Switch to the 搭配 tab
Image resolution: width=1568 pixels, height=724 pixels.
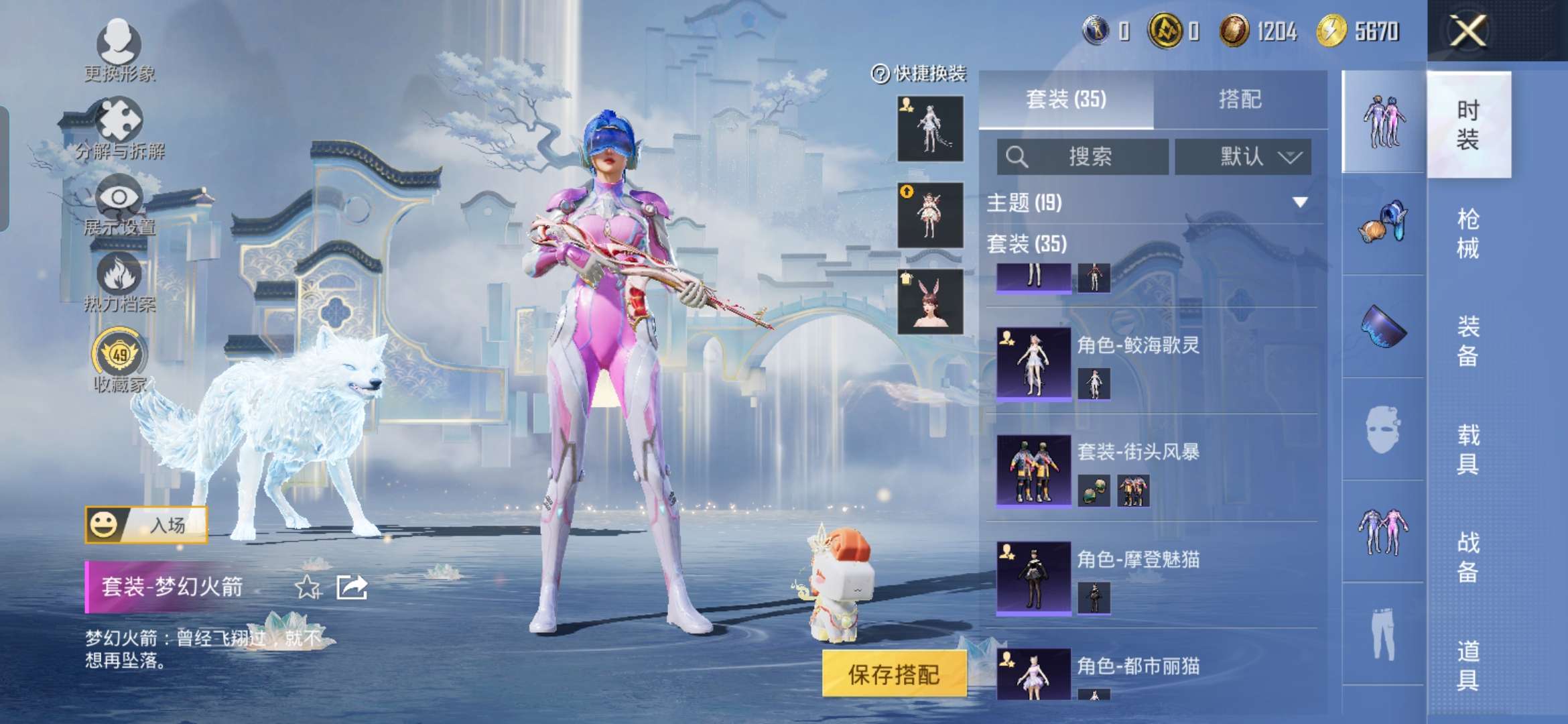[x=1240, y=100]
